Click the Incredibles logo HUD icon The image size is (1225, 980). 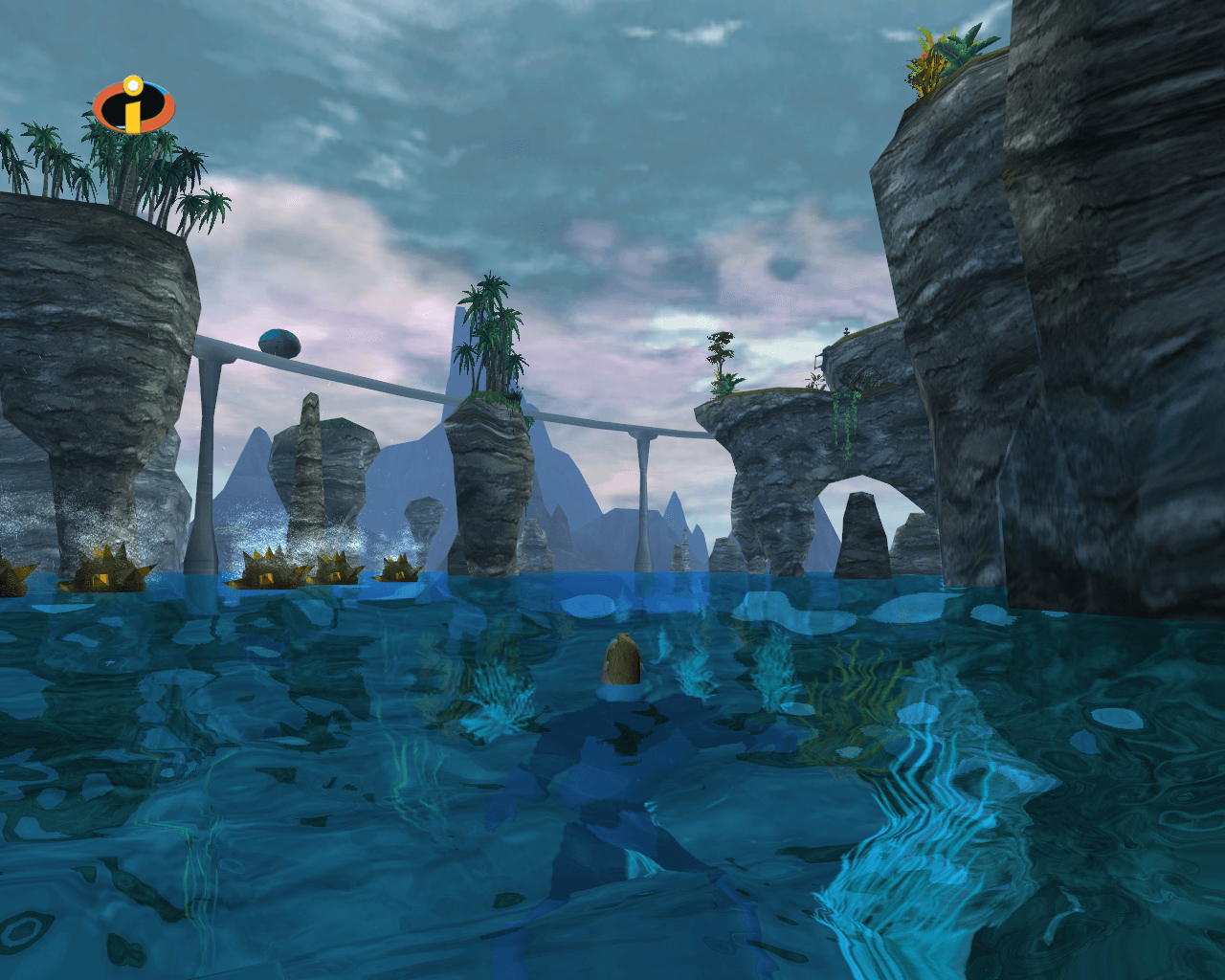(x=133, y=106)
